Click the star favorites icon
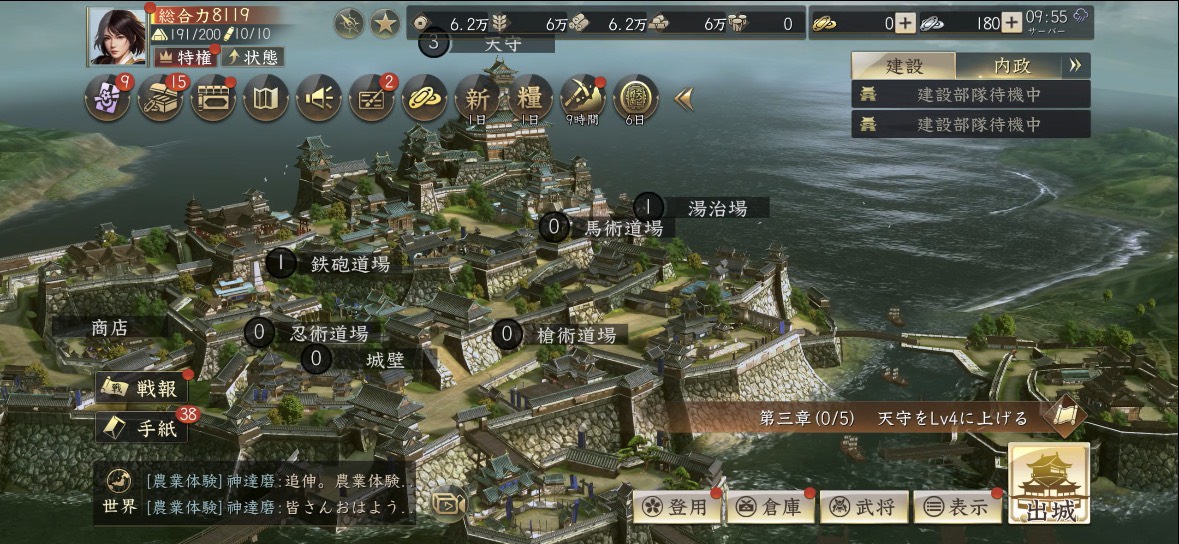This screenshot has height=544, width=1179. (x=384, y=23)
